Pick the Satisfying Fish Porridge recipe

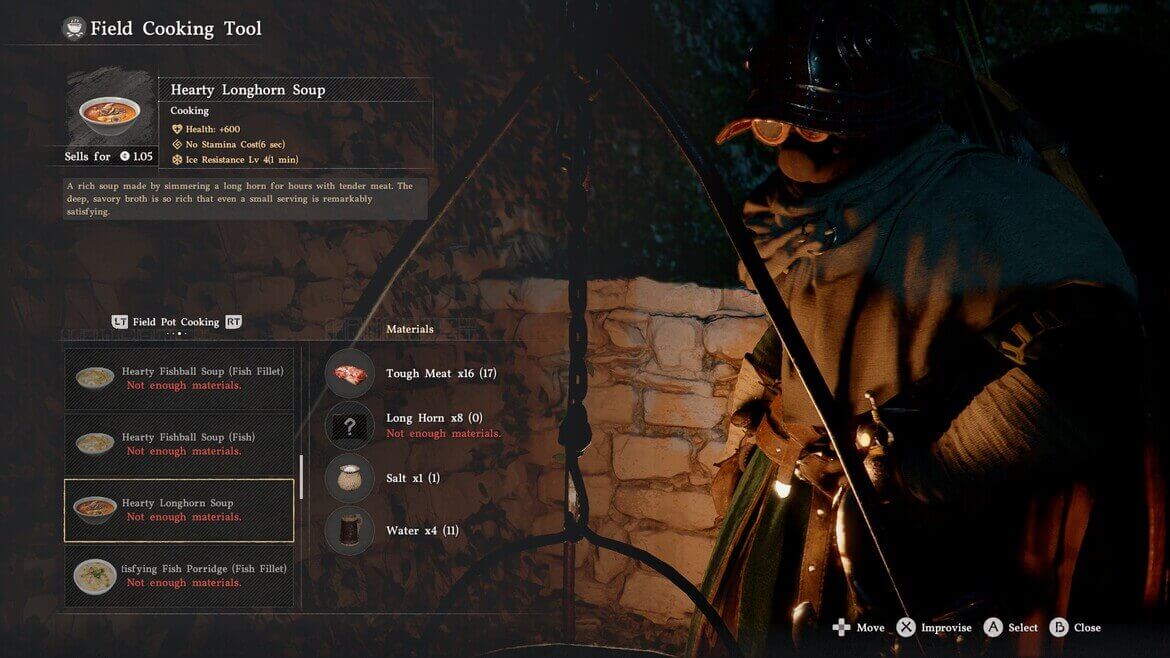[180, 575]
